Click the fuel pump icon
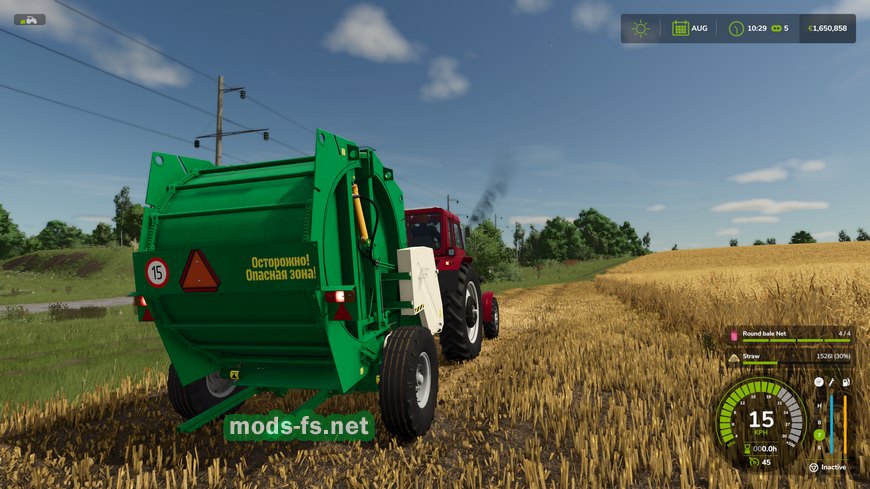870x489 pixels. 845,382
